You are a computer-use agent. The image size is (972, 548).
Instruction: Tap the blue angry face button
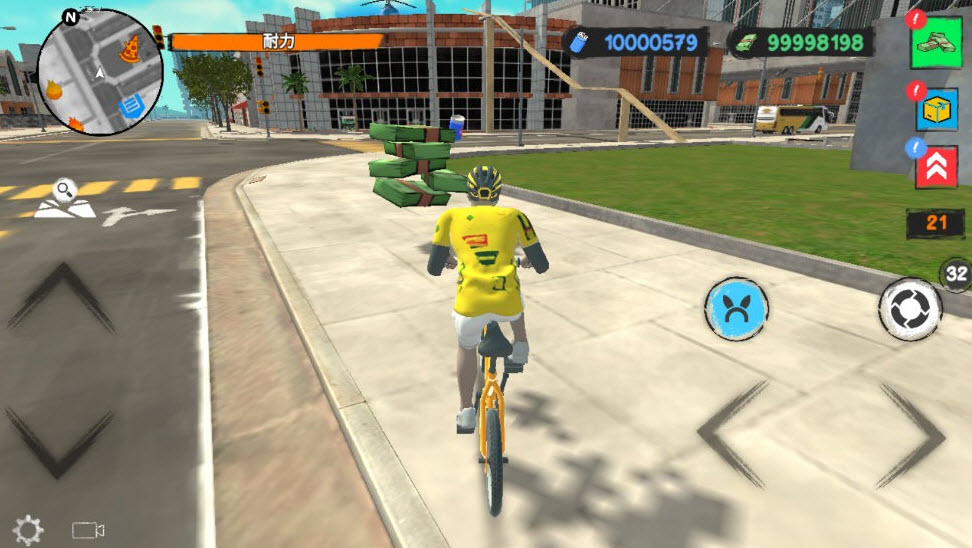[736, 309]
